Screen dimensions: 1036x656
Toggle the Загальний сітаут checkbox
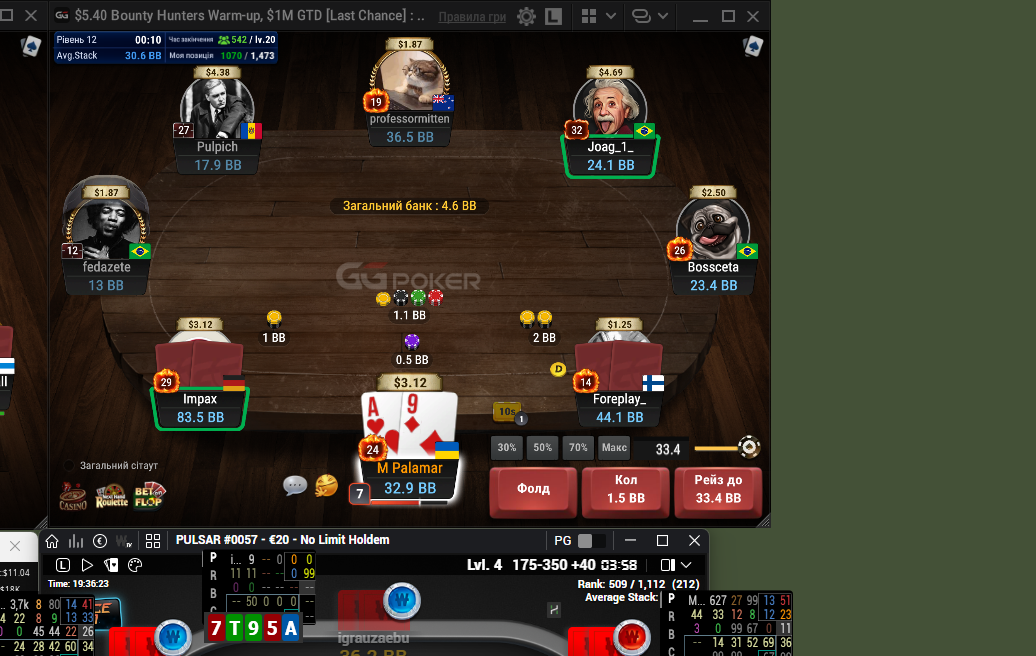click(x=70, y=466)
